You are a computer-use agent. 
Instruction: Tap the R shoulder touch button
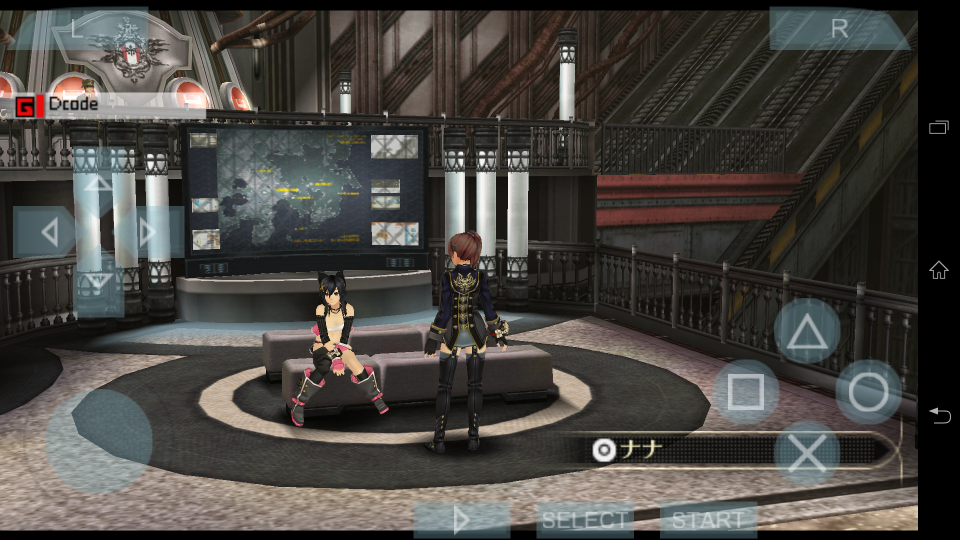(x=838, y=29)
